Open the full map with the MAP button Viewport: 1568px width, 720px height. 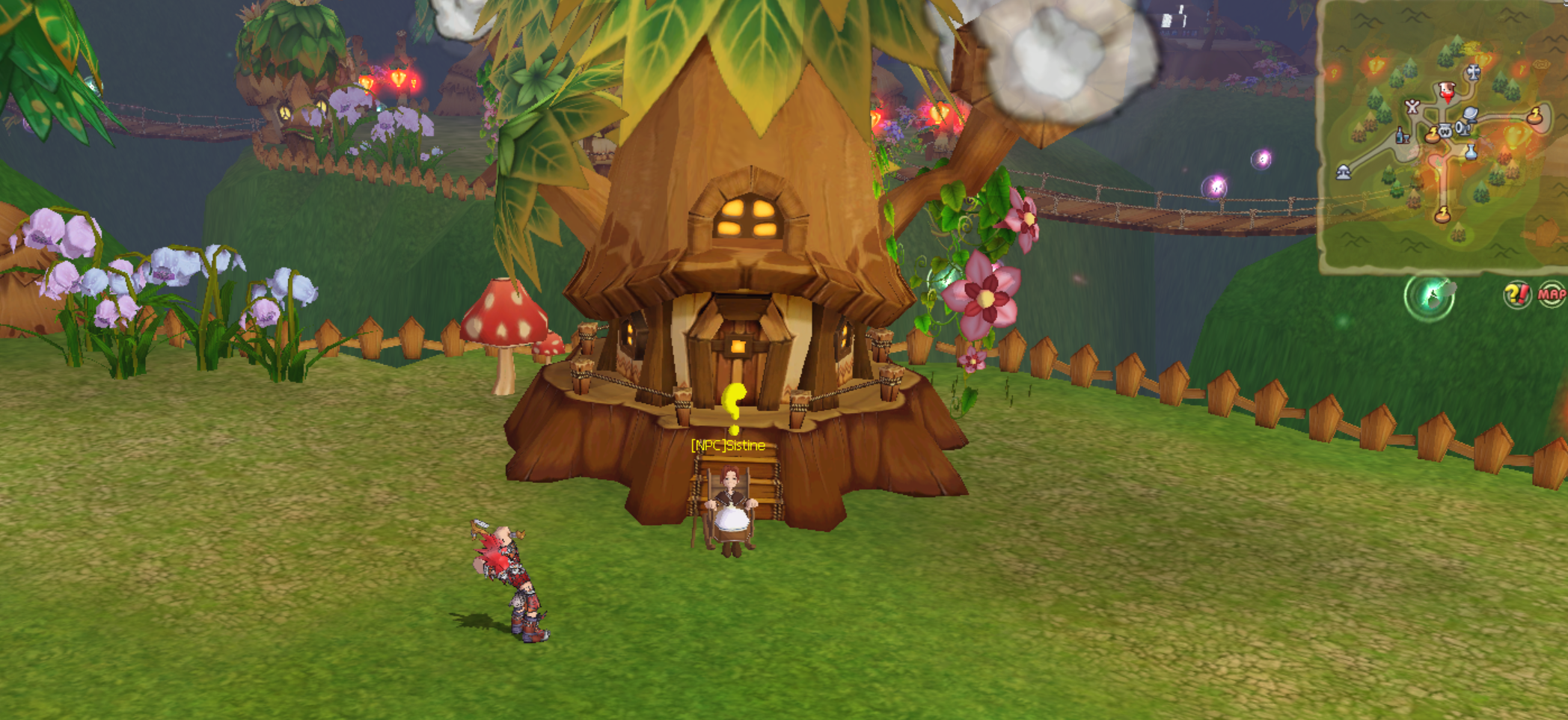click(1551, 295)
